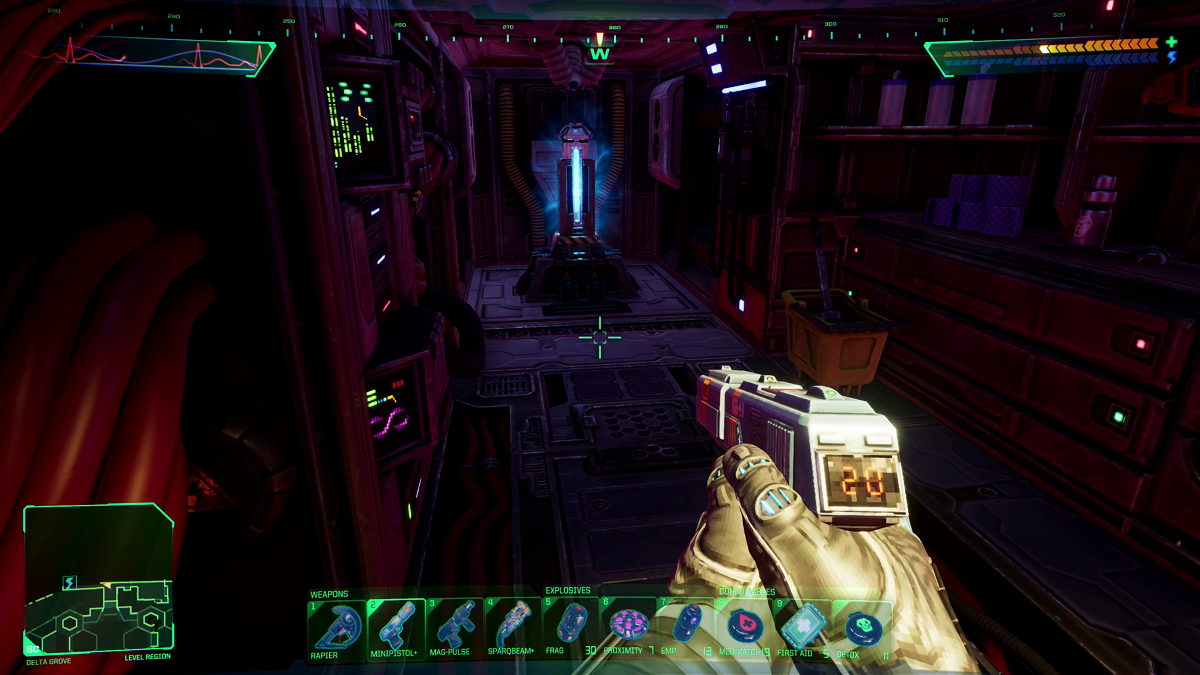
Task: Open the Delta Grove minimap
Action: (98, 580)
